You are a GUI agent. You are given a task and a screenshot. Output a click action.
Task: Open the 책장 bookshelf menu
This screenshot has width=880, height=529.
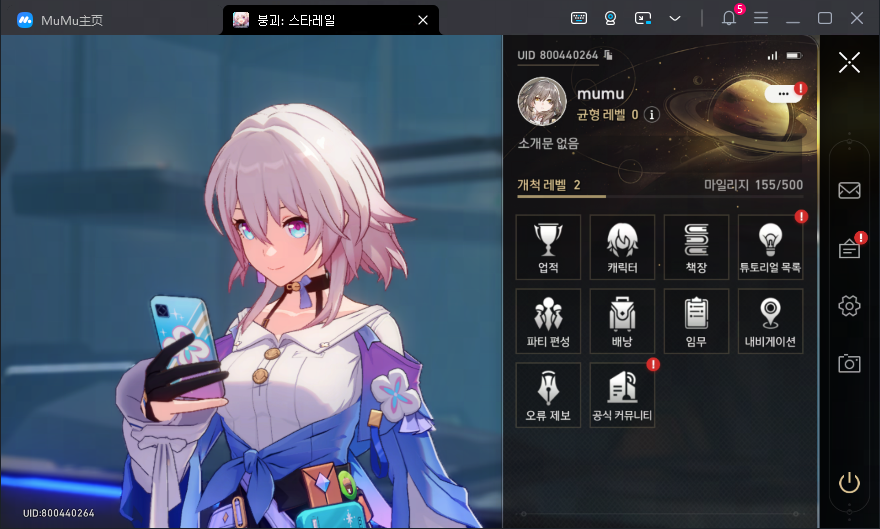coord(696,247)
